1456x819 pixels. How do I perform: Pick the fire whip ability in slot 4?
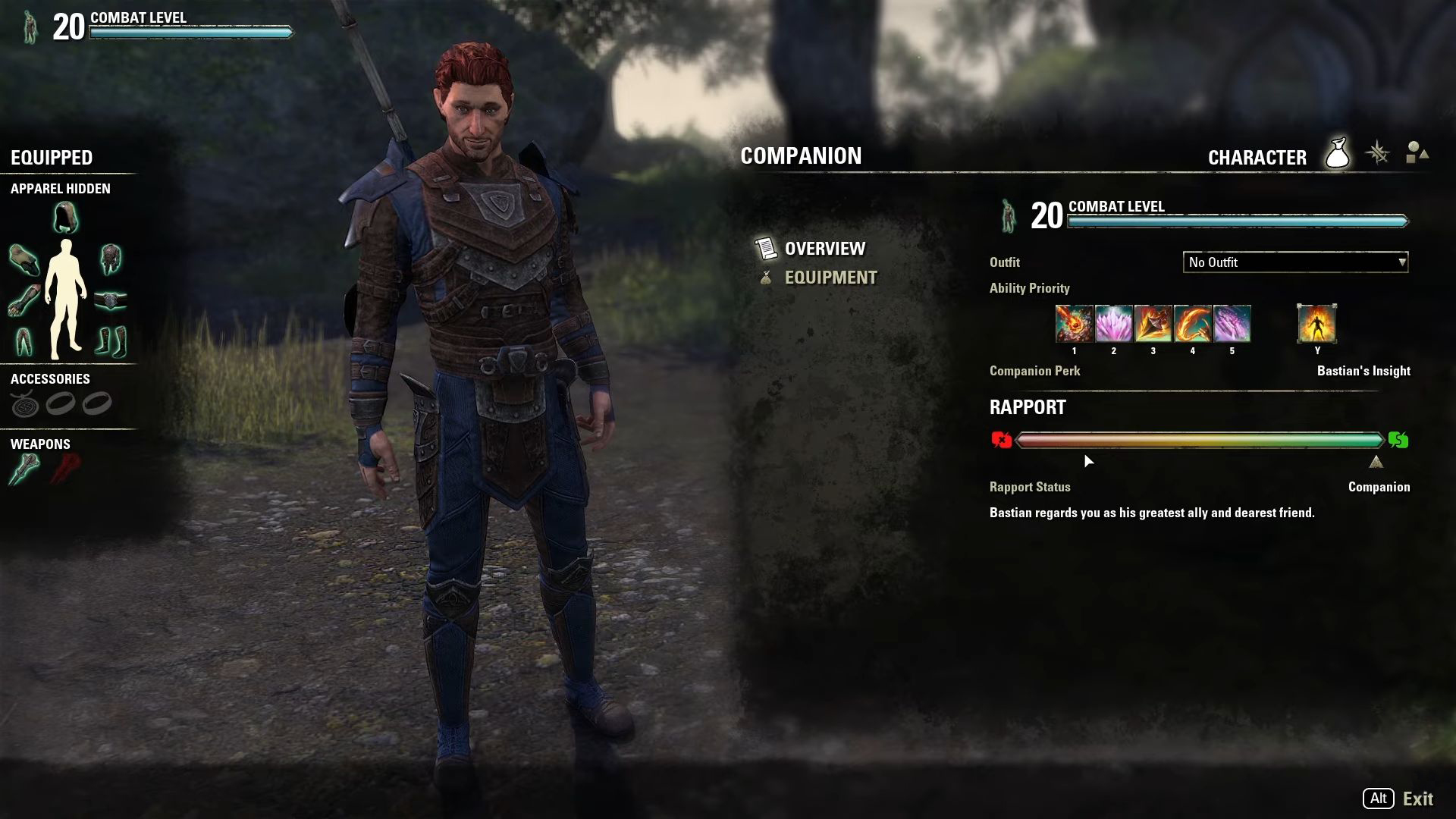coord(1192,324)
